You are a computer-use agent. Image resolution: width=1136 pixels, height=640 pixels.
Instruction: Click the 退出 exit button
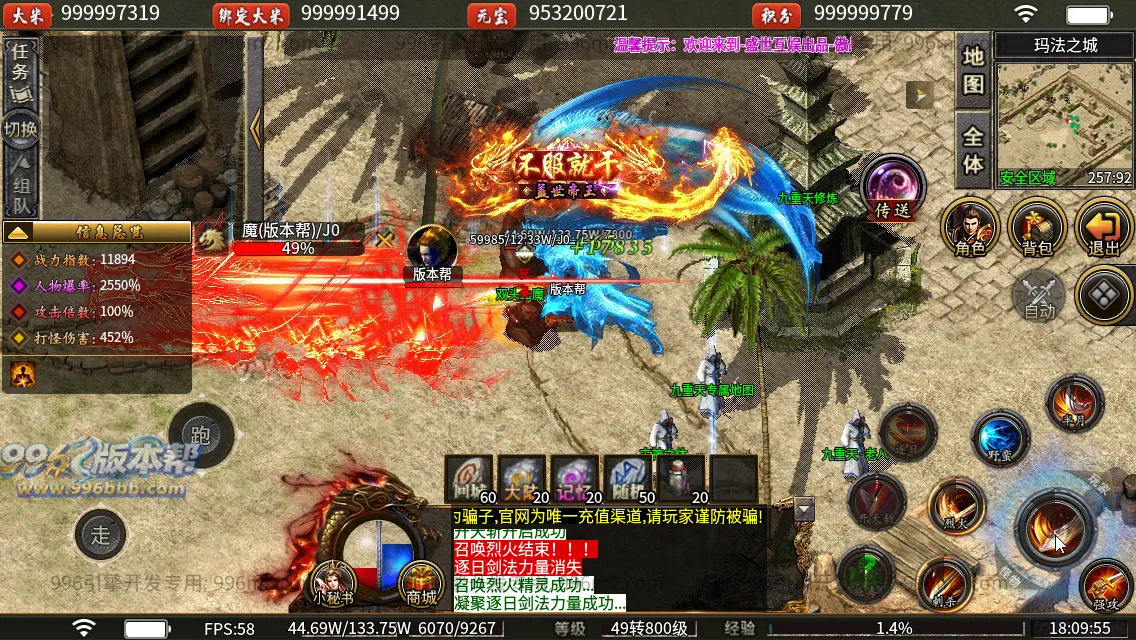coord(1104,227)
